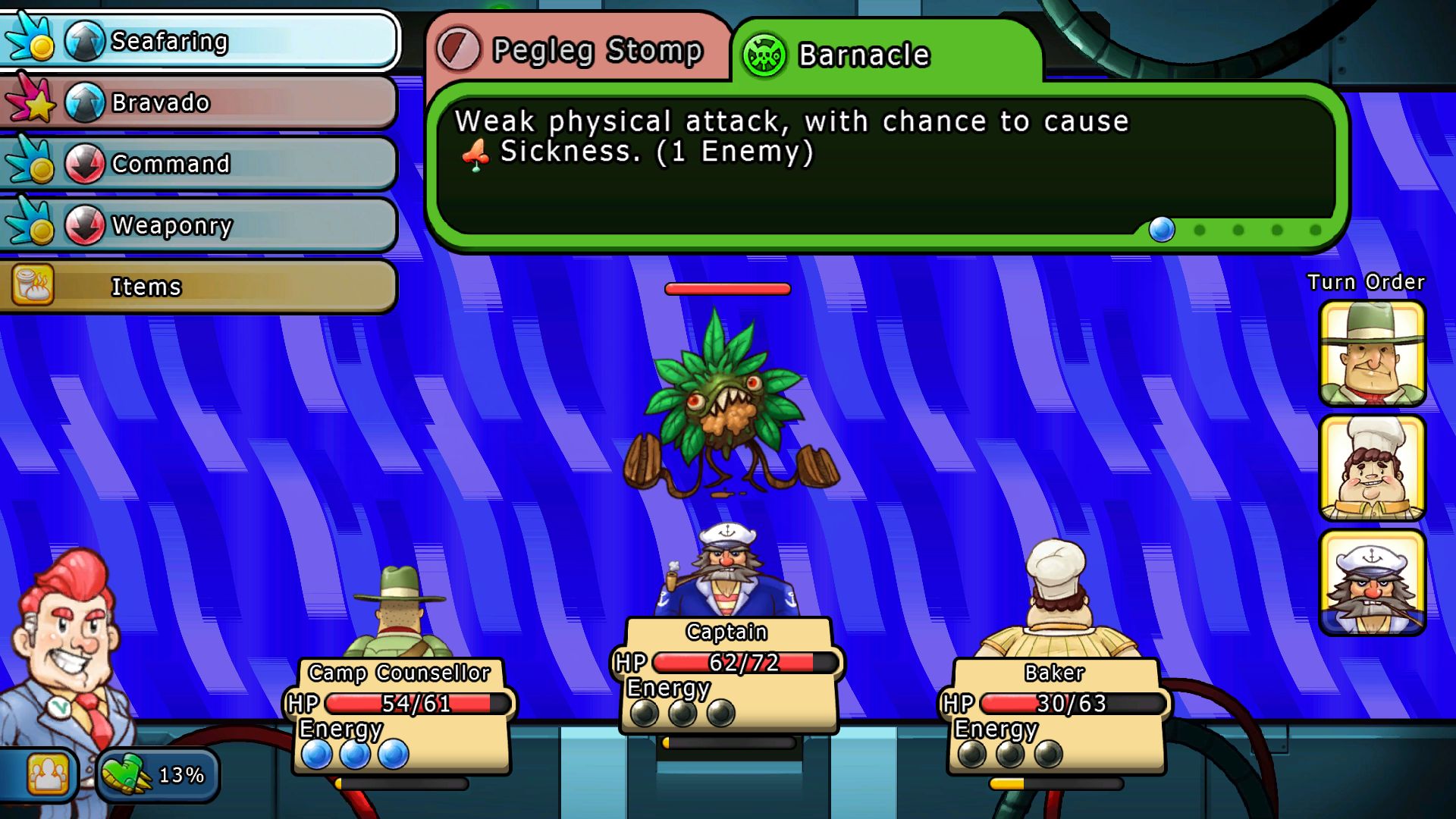Click the Captain turn order portrait
1456x819 pixels.
click(1372, 582)
